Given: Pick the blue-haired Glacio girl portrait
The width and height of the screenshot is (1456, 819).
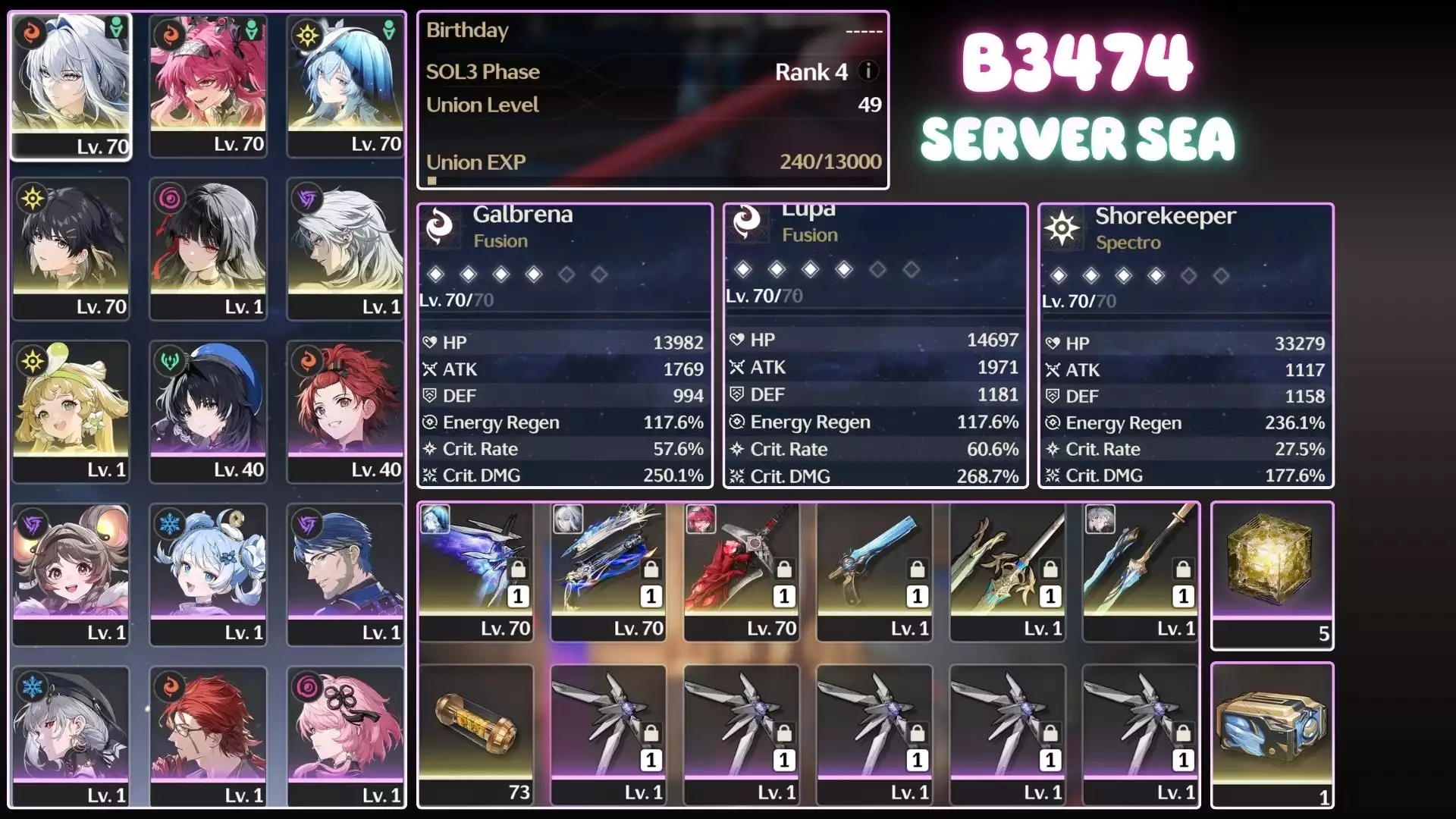Looking at the screenshot, I should coord(208,574).
